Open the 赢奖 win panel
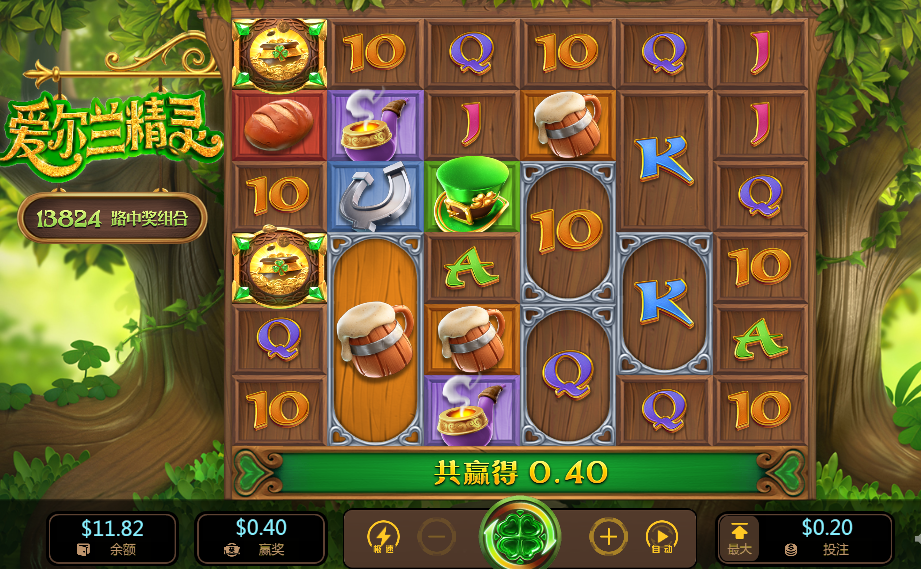The image size is (921, 569). (x=261, y=538)
